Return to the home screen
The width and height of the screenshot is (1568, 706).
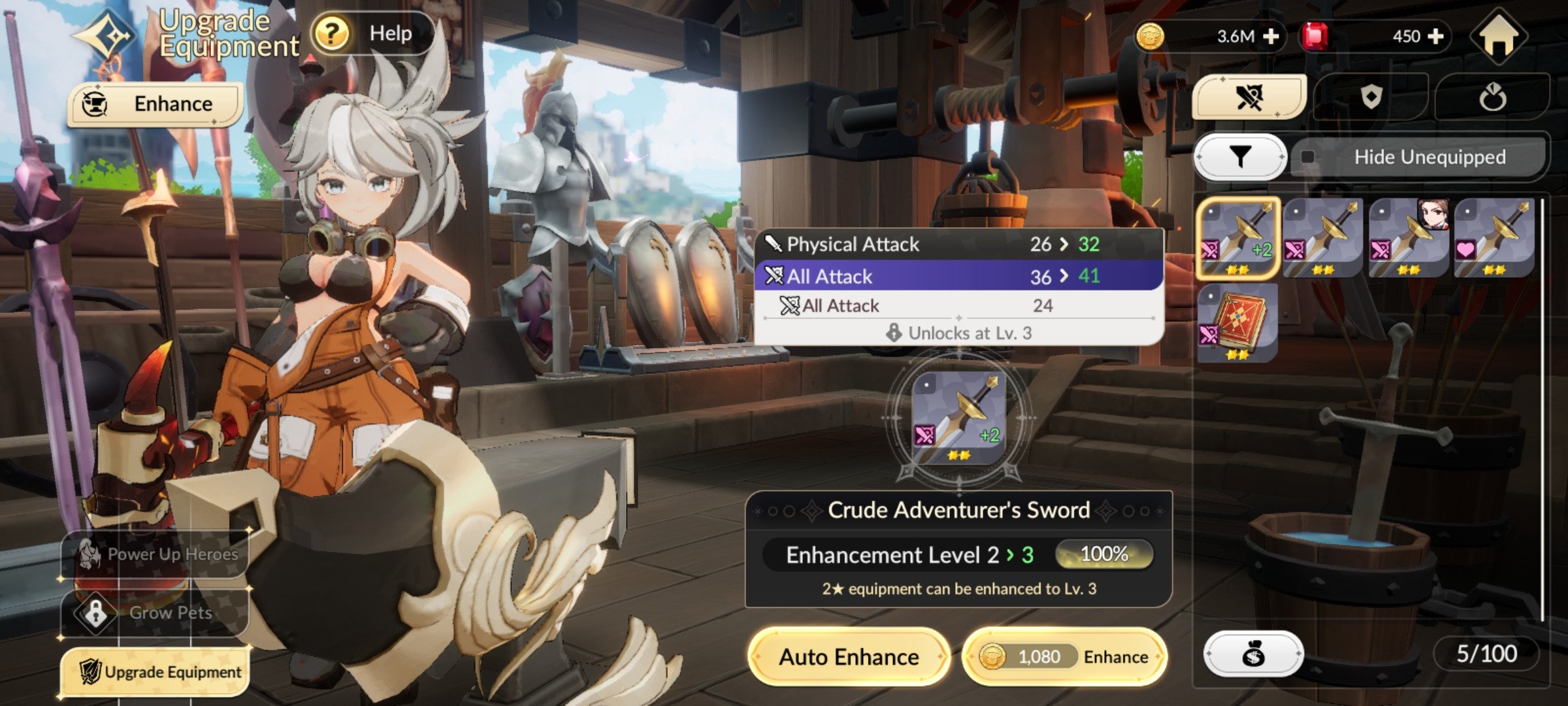point(1499,37)
